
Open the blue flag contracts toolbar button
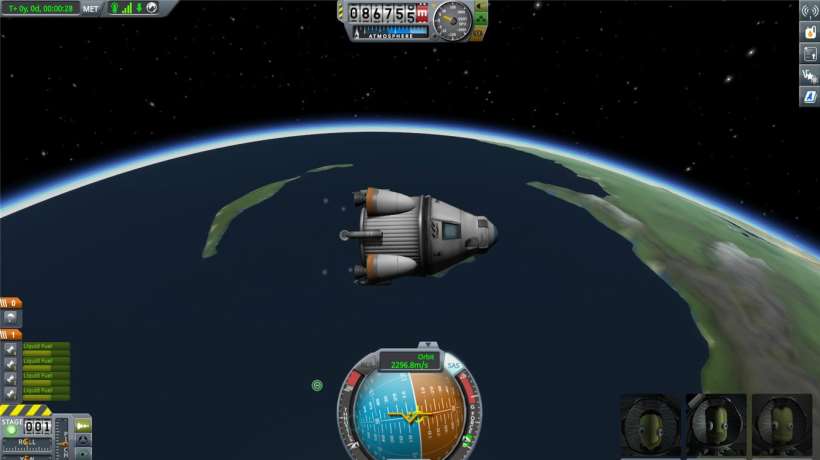pos(809,97)
